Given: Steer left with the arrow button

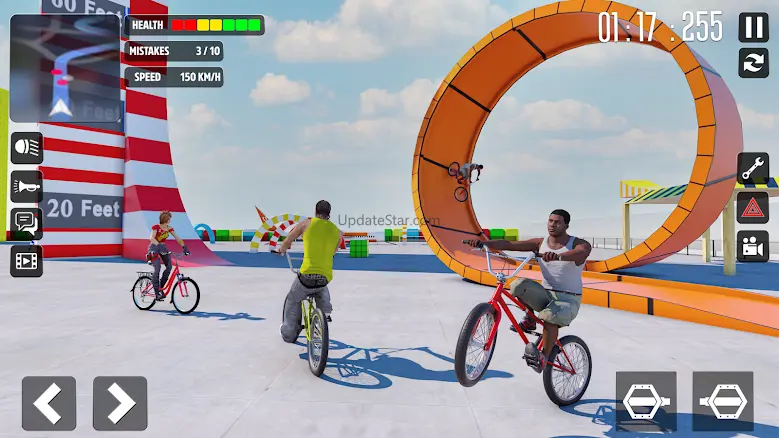Looking at the screenshot, I should point(49,403).
